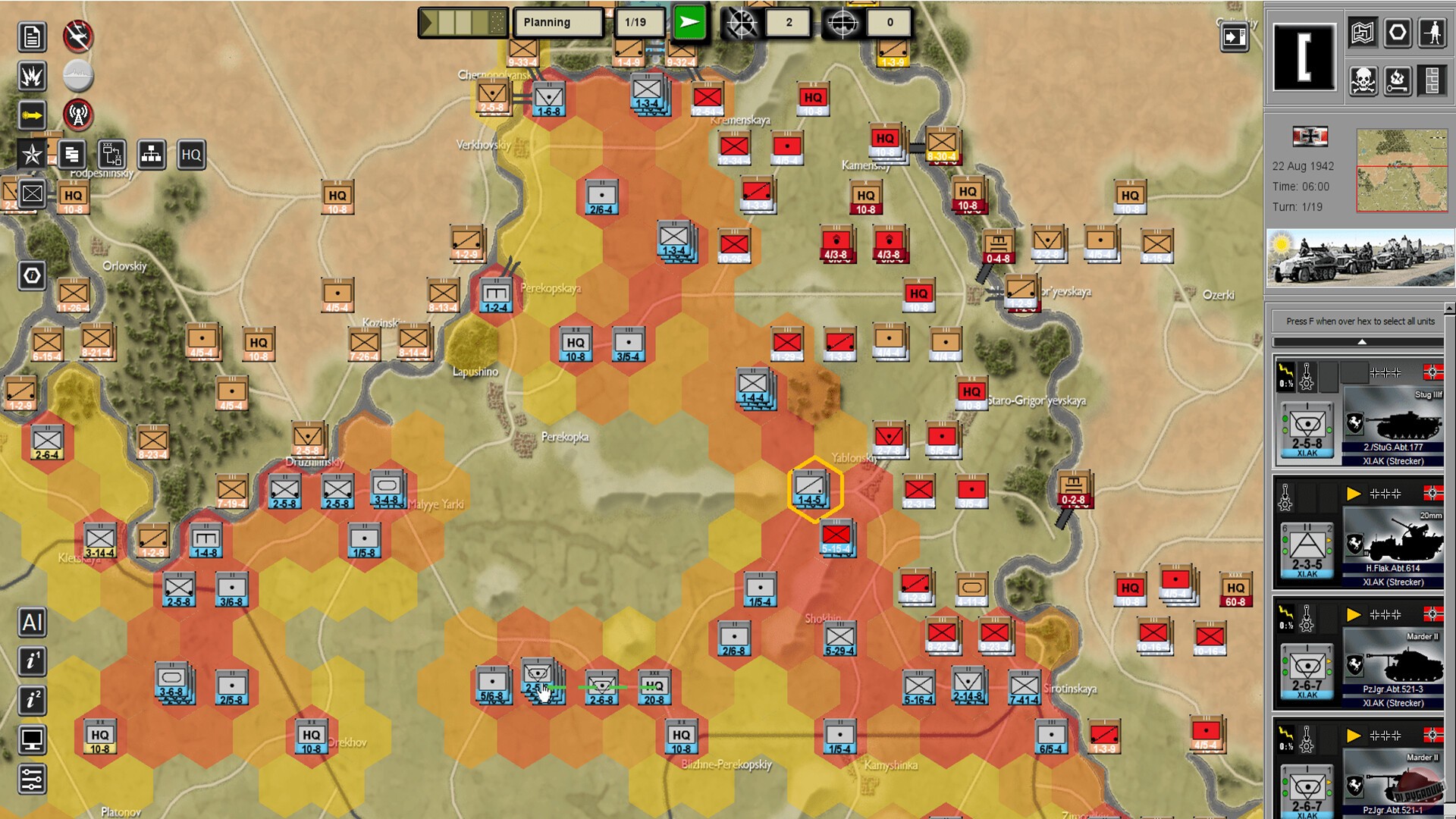The width and height of the screenshot is (1456, 819).
Task: Open the air strike / aircraft toggle icon
Action: pyautogui.click(x=77, y=36)
